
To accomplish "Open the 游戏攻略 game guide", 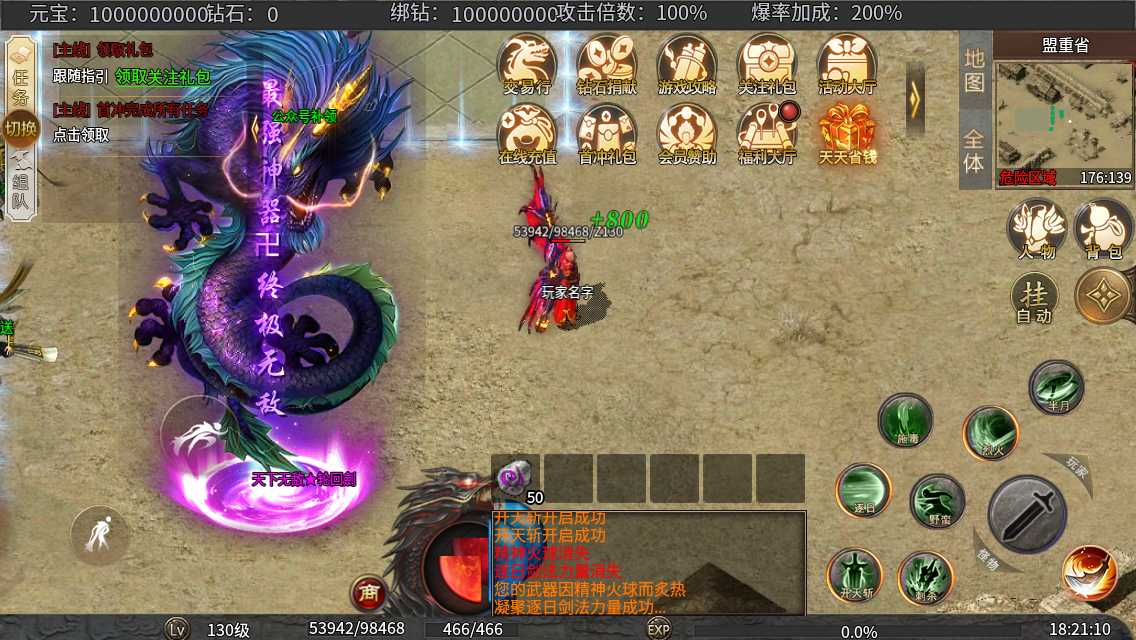I will pyautogui.click(x=687, y=64).
